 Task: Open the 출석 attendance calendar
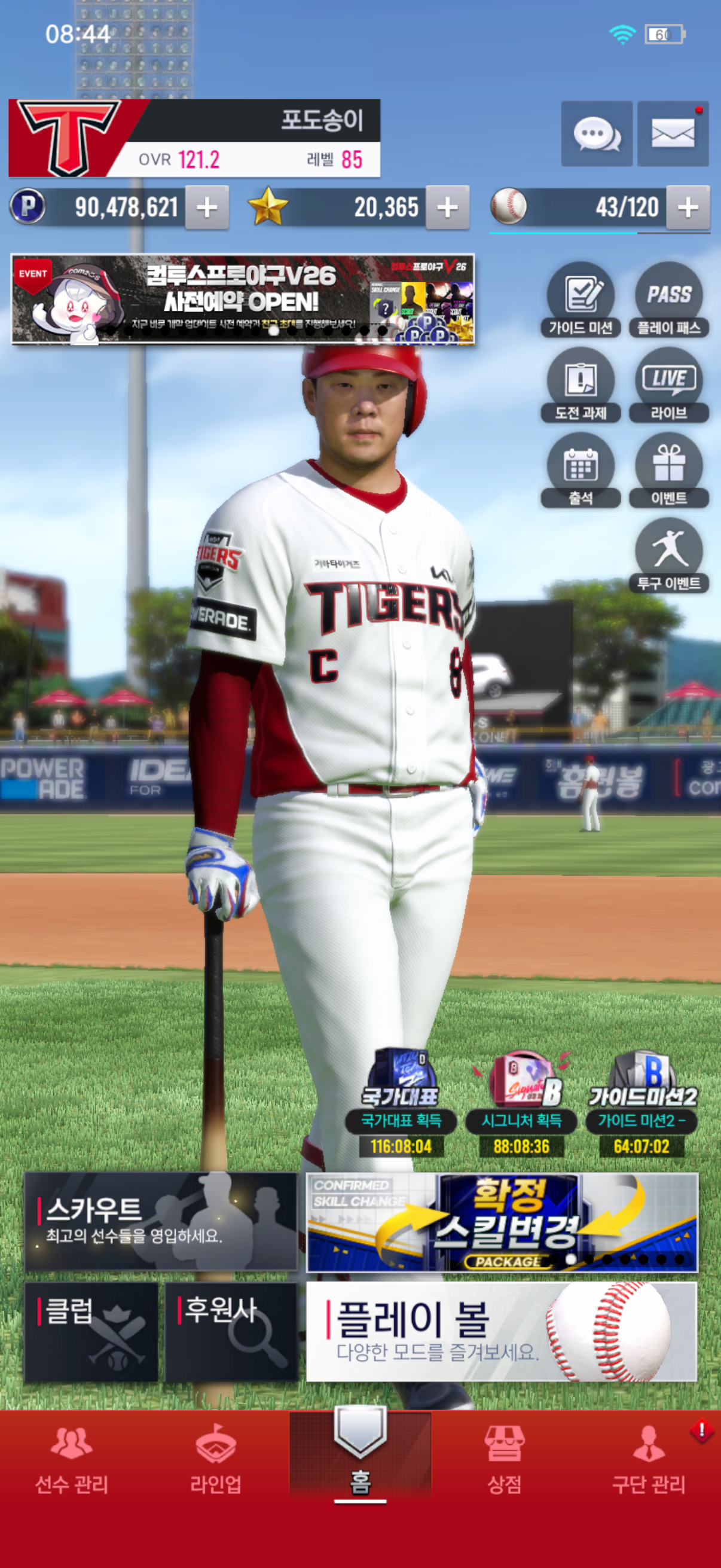[x=581, y=470]
